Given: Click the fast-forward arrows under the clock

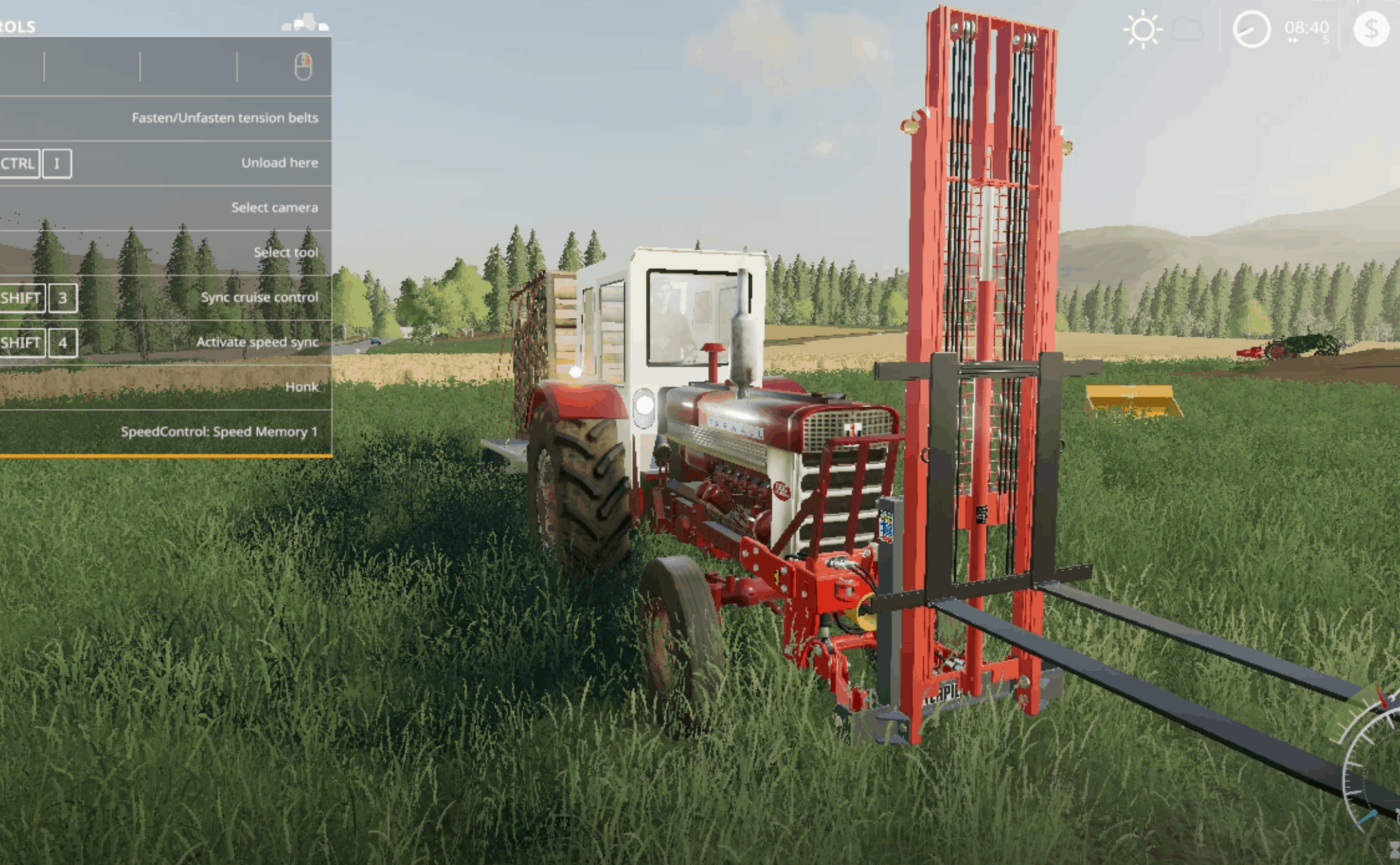Looking at the screenshot, I should pyautogui.click(x=1294, y=41).
